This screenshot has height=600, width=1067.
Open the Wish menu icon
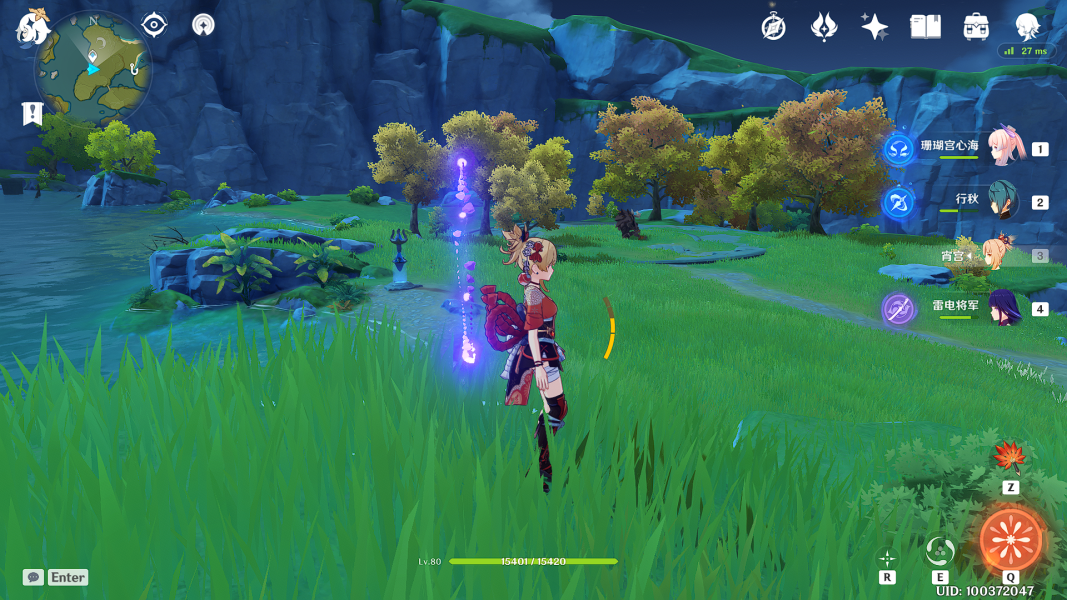click(x=824, y=27)
